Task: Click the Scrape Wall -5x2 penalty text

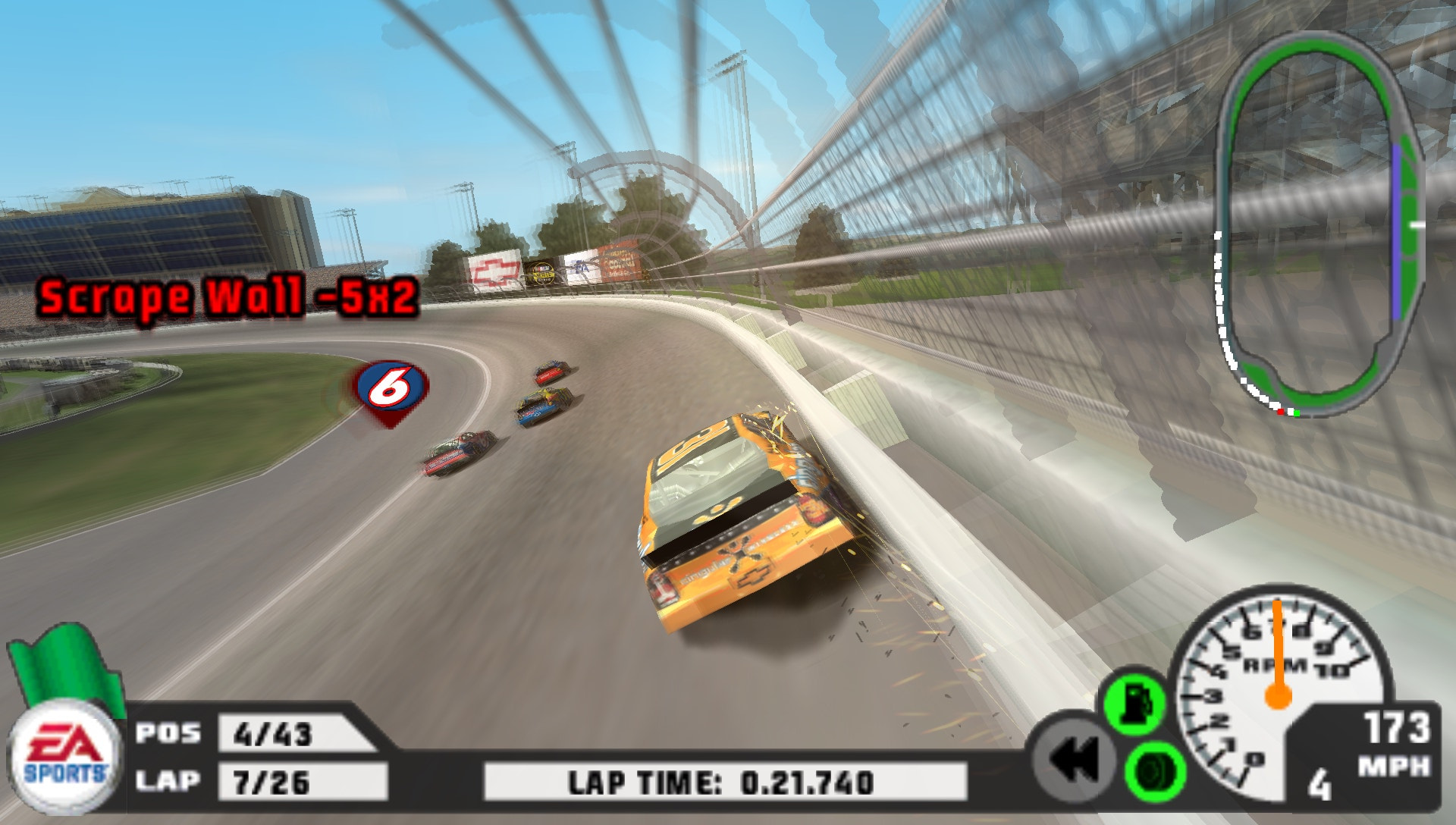Action: coord(227,300)
